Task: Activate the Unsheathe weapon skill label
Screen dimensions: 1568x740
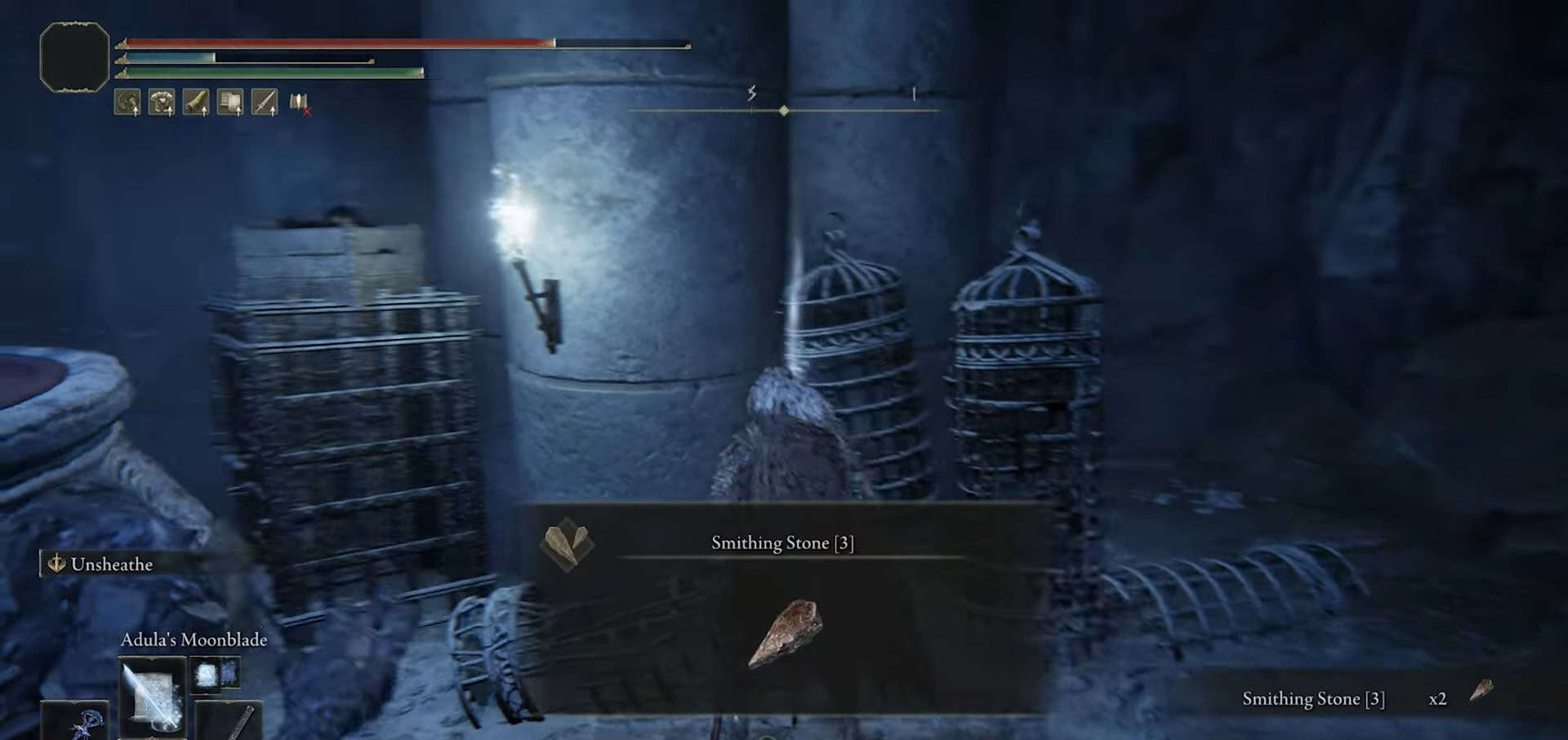Action: tap(111, 564)
